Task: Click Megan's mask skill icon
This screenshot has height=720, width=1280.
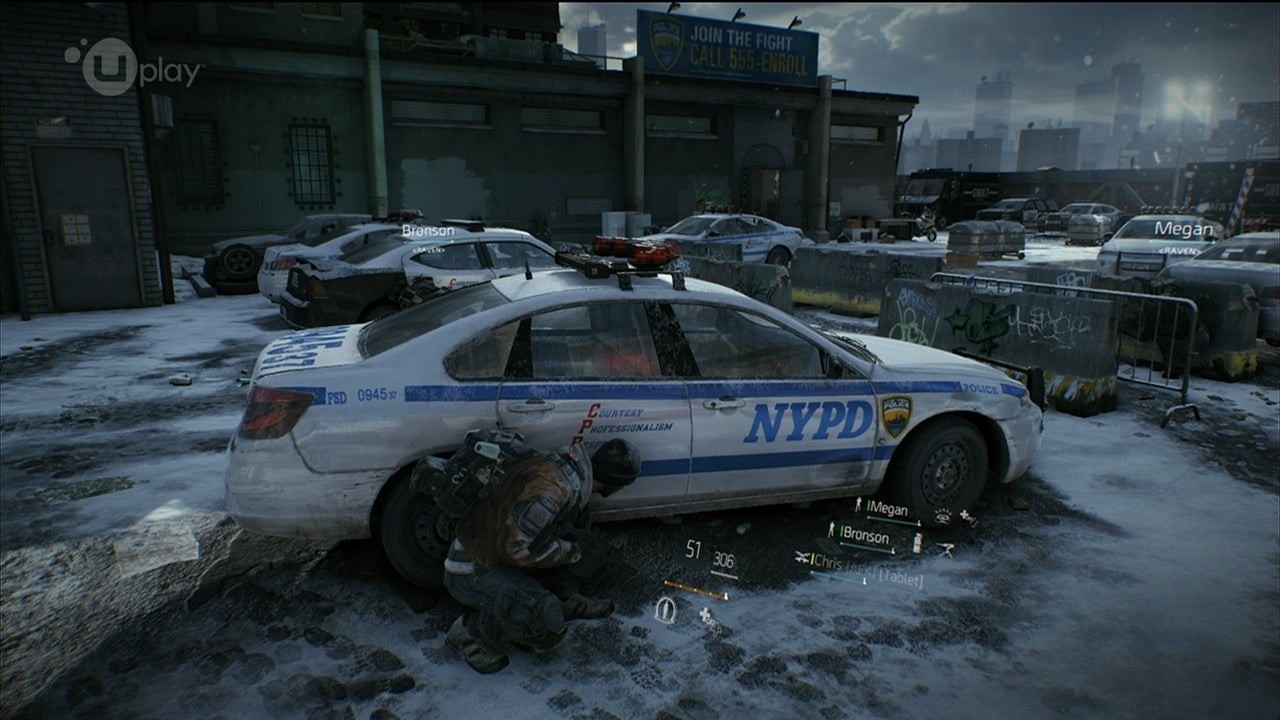Action: tap(942, 517)
